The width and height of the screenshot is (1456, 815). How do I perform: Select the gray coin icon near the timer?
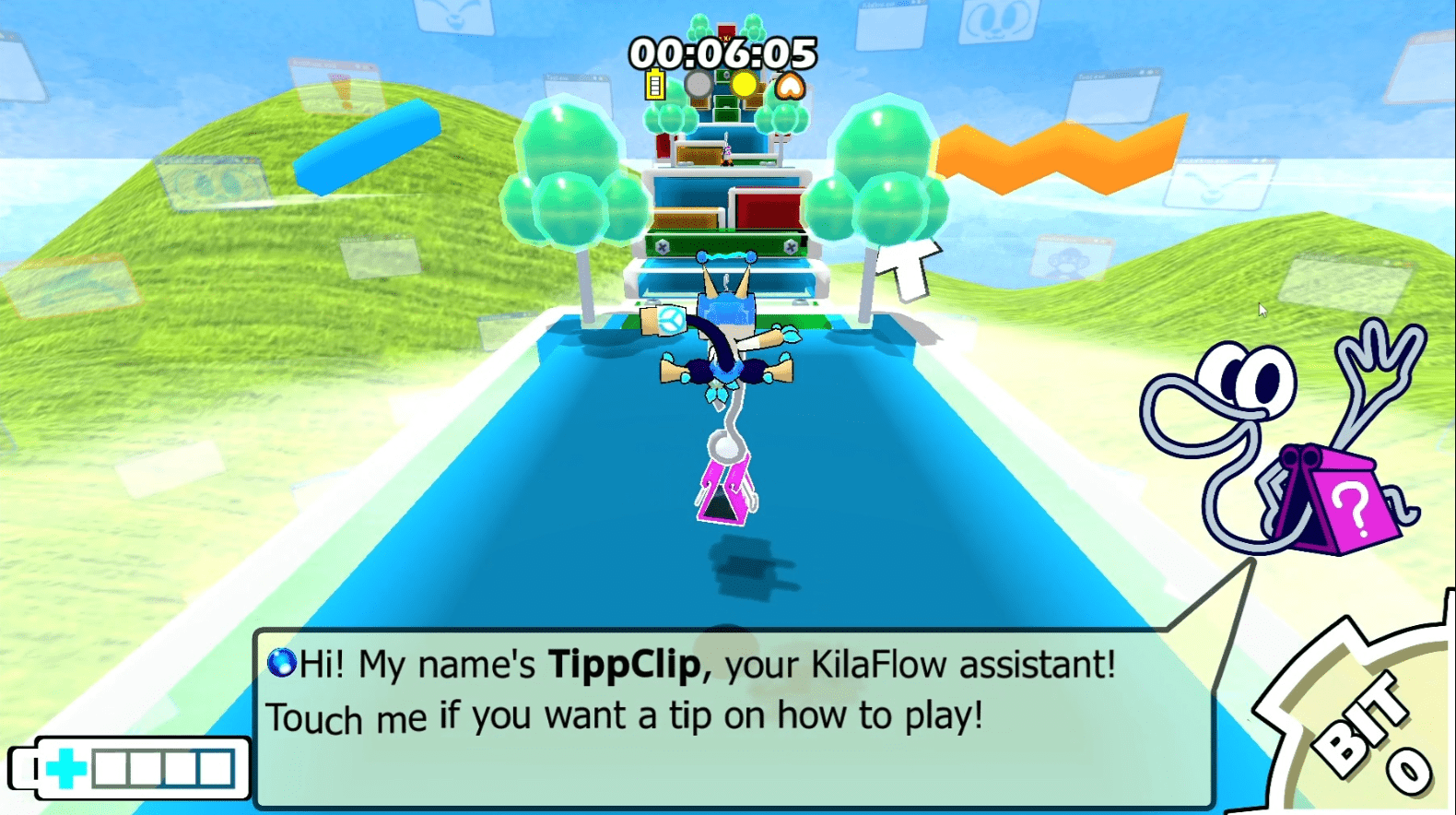pyautogui.click(x=699, y=85)
